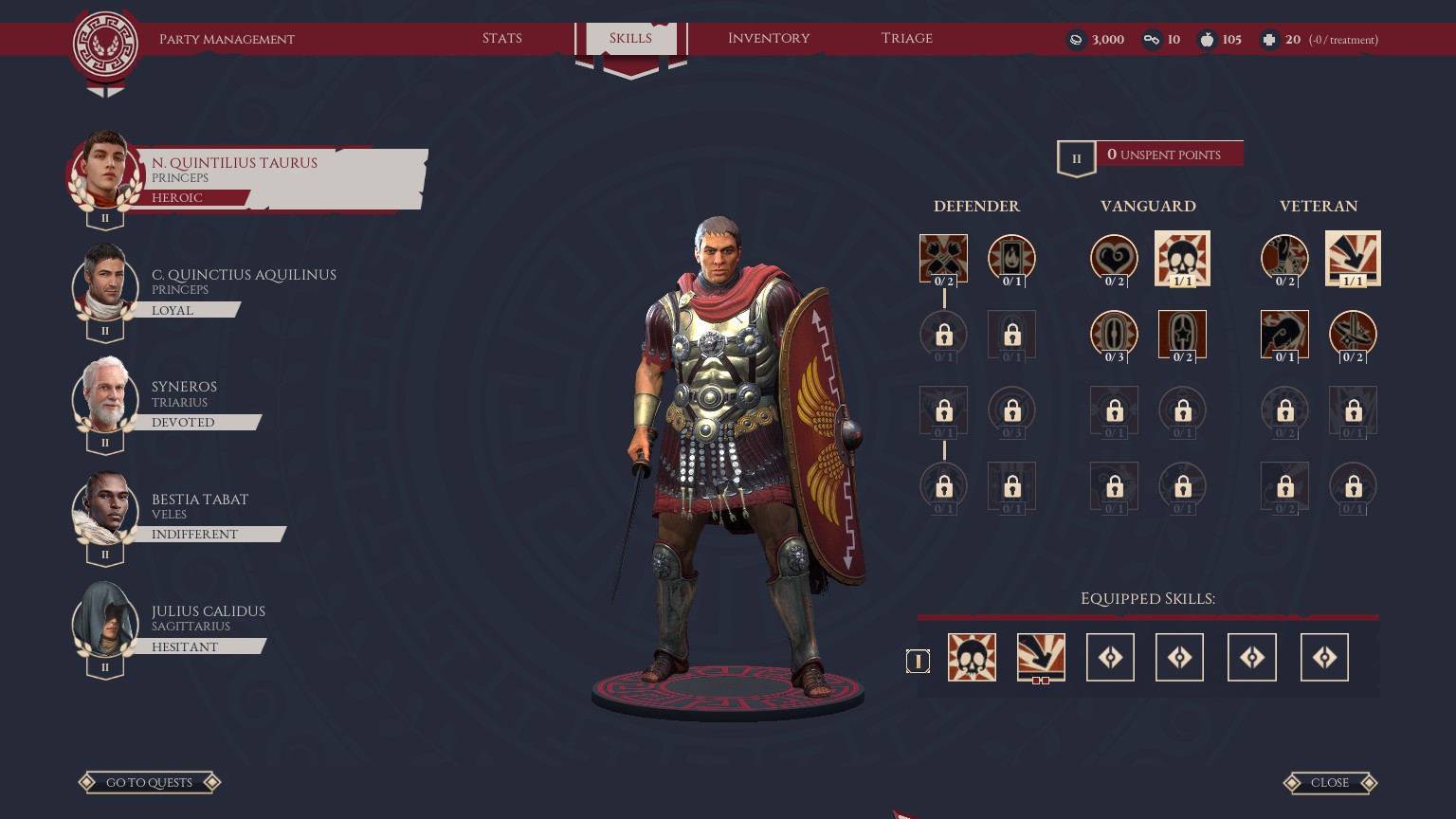Go to the Triage tab
Image resolution: width=1456 pixels, height=819 pixels.
coord(906,39)
